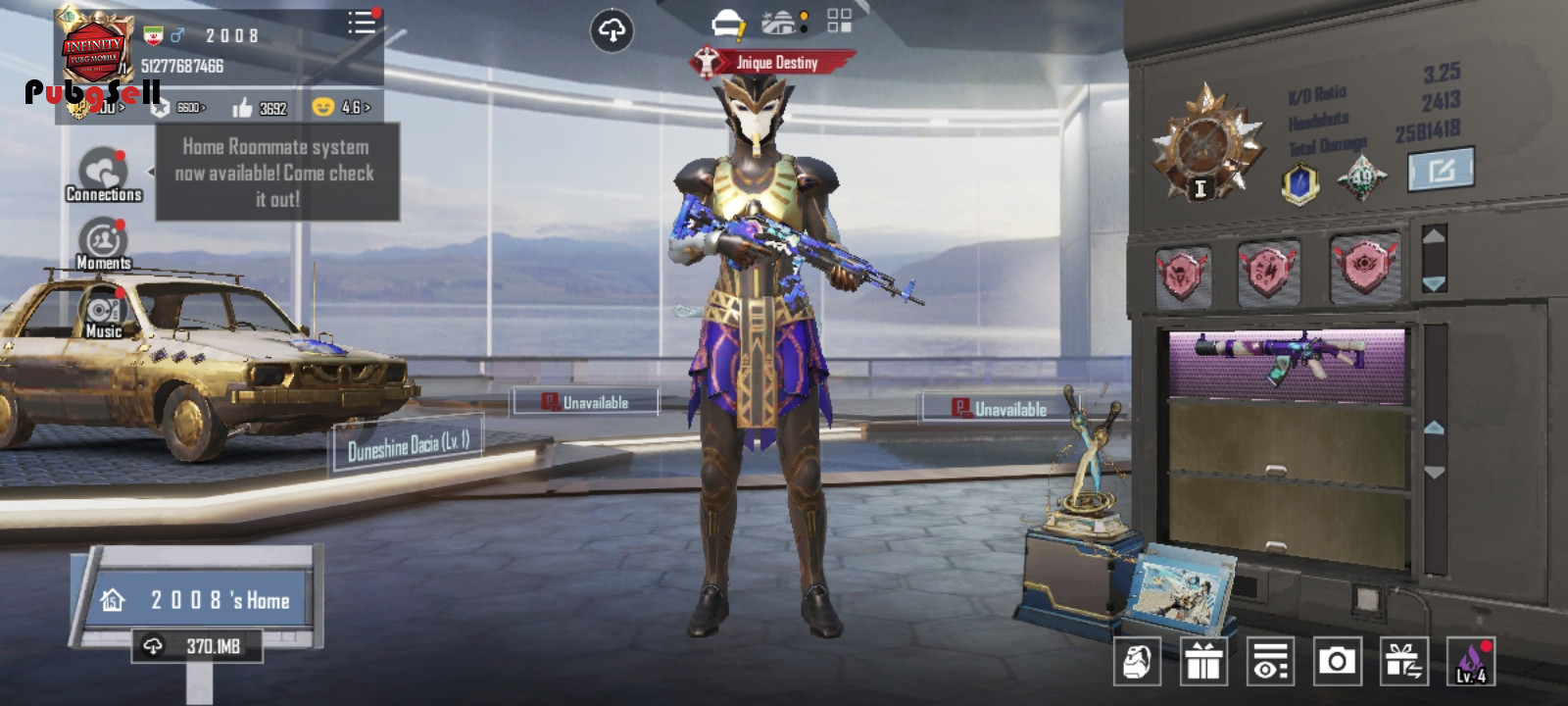The image size is (1568, 706).
Task: Open the camera photo mode
Action: 1337,662
